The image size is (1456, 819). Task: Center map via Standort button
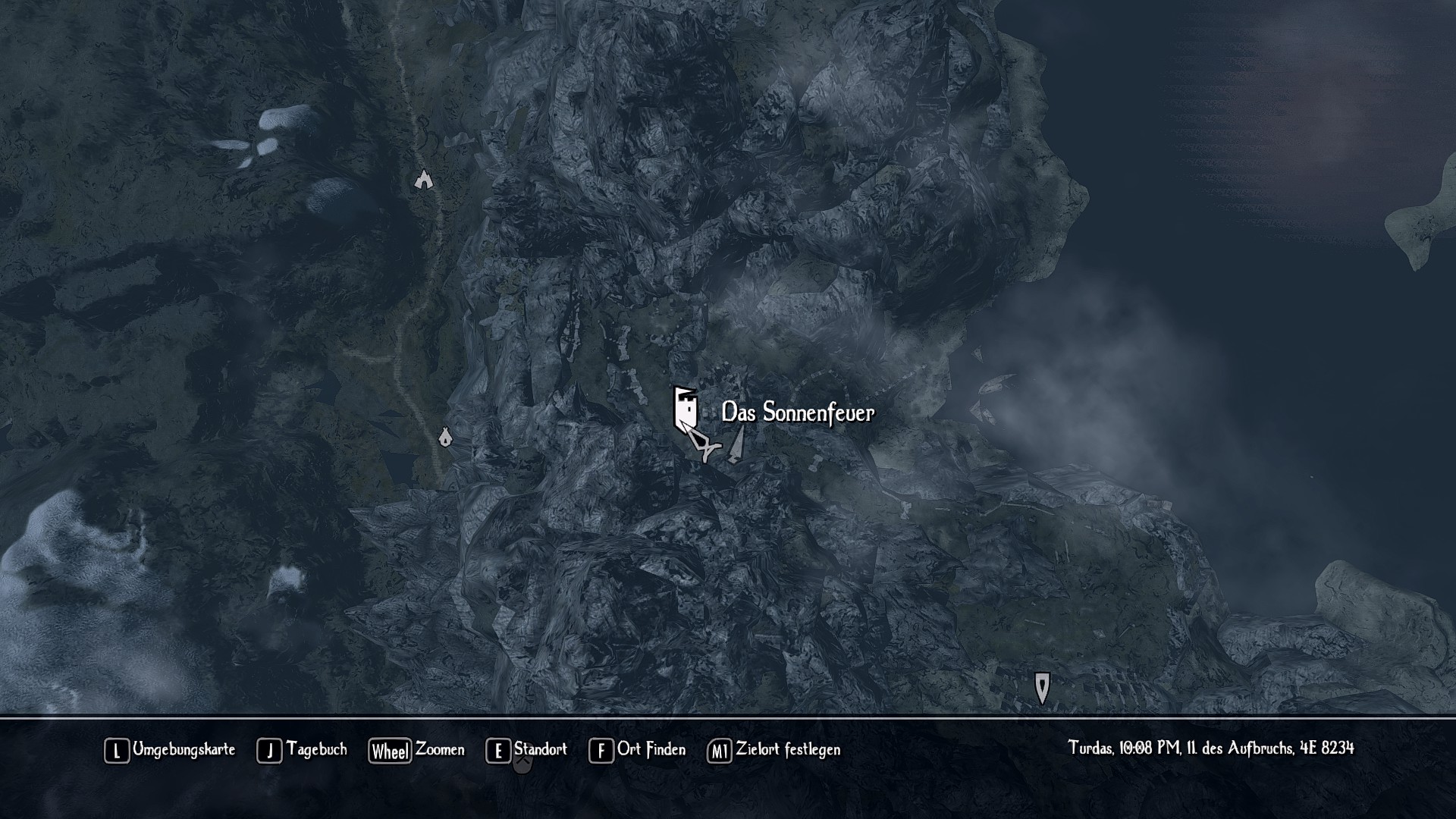[527, 750]
